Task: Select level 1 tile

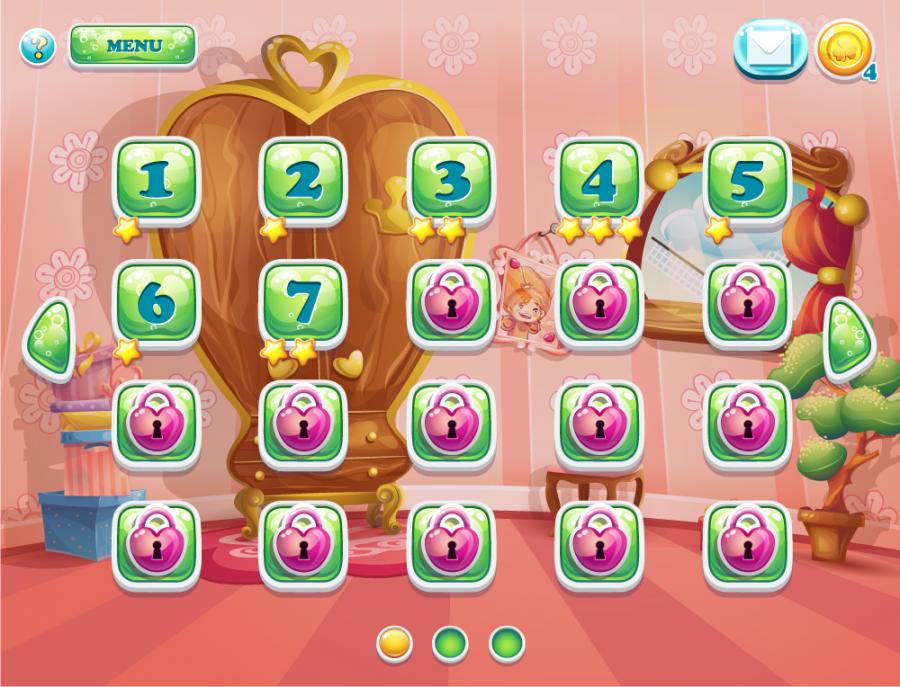Action: click(155, 181)
